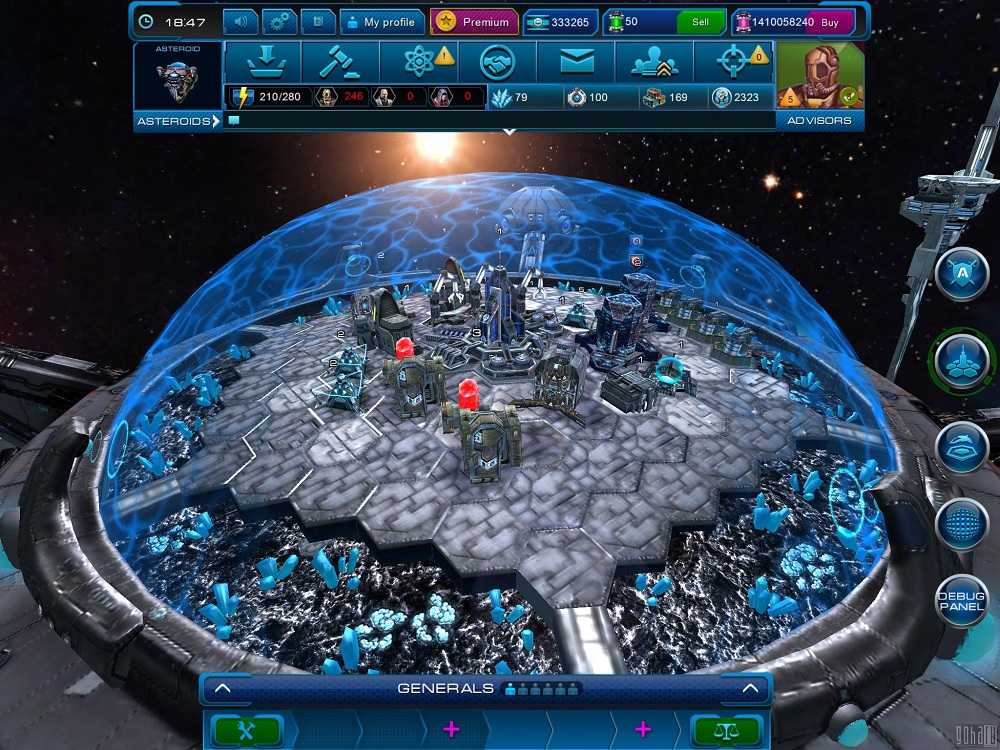The height and width of the screenshot is (750, 1000).
Task: Open the mail envelope inbox
Action: (x=576, y=62)
